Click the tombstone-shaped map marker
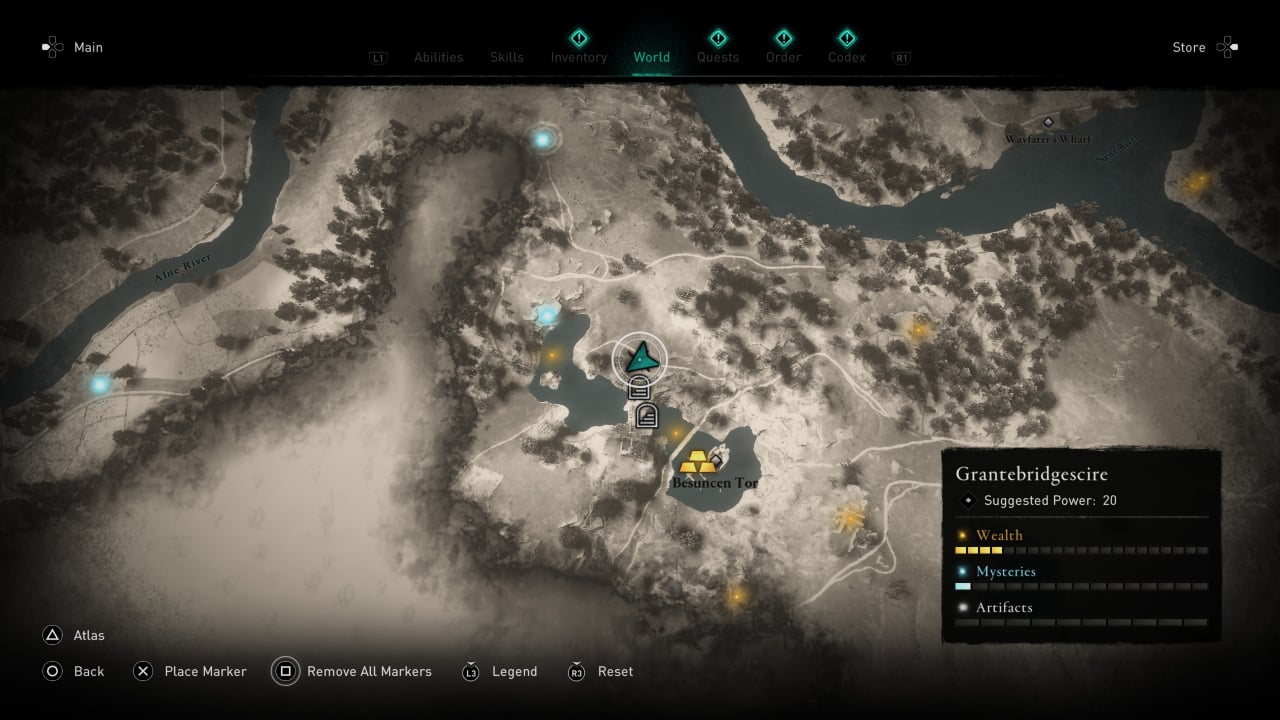This screenshot has width=1280, height=720. (x=647, y=416)
